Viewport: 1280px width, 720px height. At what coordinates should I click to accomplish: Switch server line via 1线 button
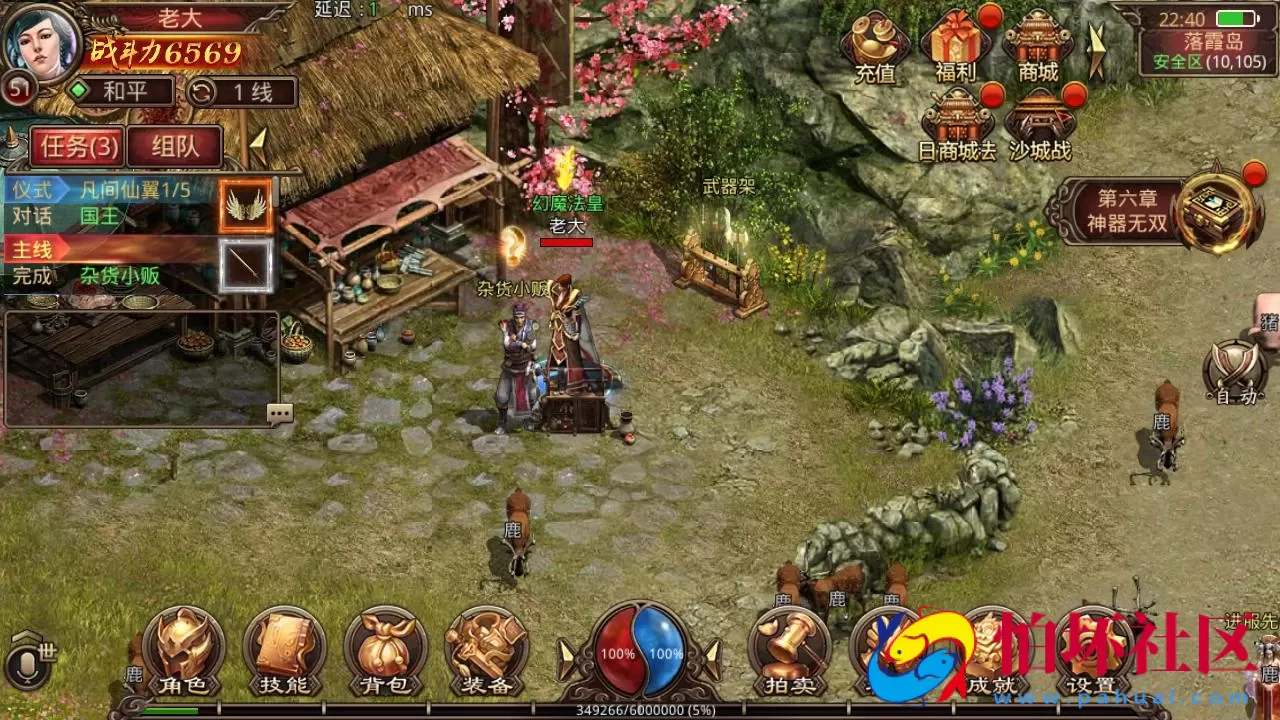click(x=243, y=92)
